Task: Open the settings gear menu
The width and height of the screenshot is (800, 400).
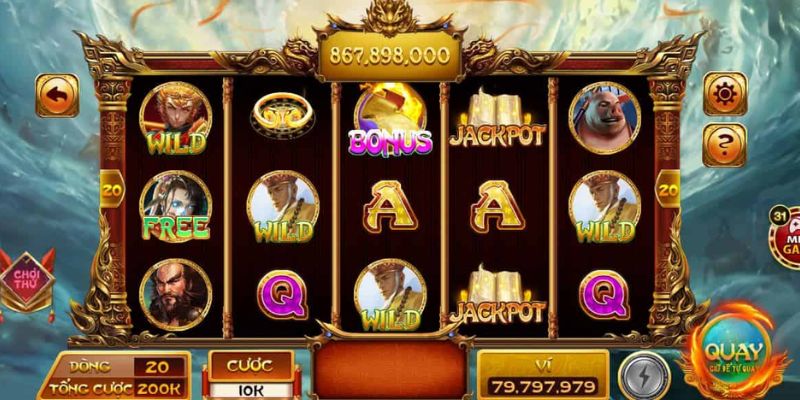Action: click(725, 94)
